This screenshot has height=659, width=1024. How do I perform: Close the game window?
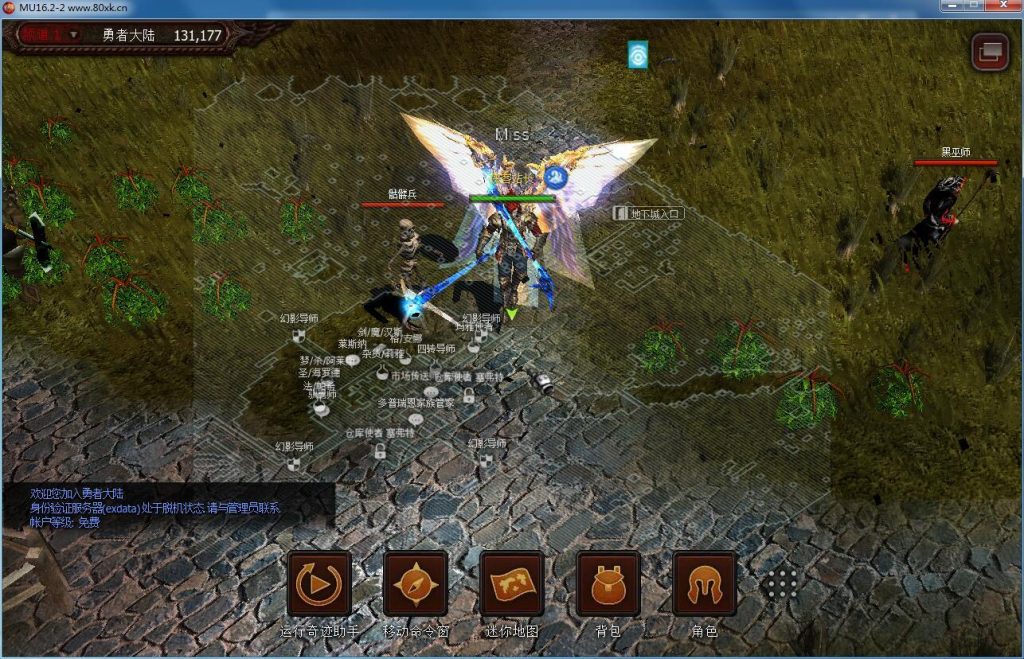[998, 8]
